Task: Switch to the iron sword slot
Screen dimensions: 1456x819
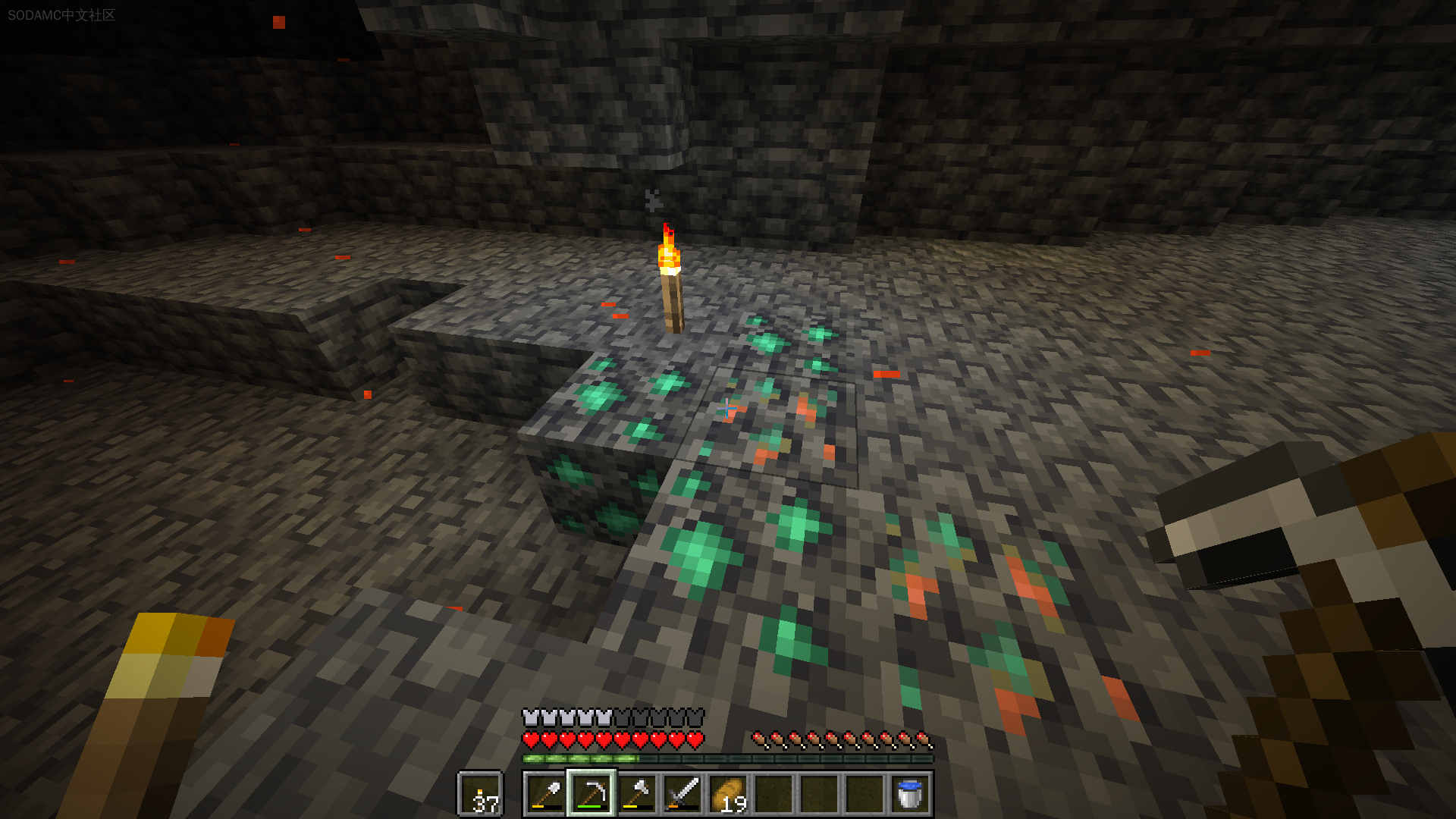Action: [x=682, y=794]
